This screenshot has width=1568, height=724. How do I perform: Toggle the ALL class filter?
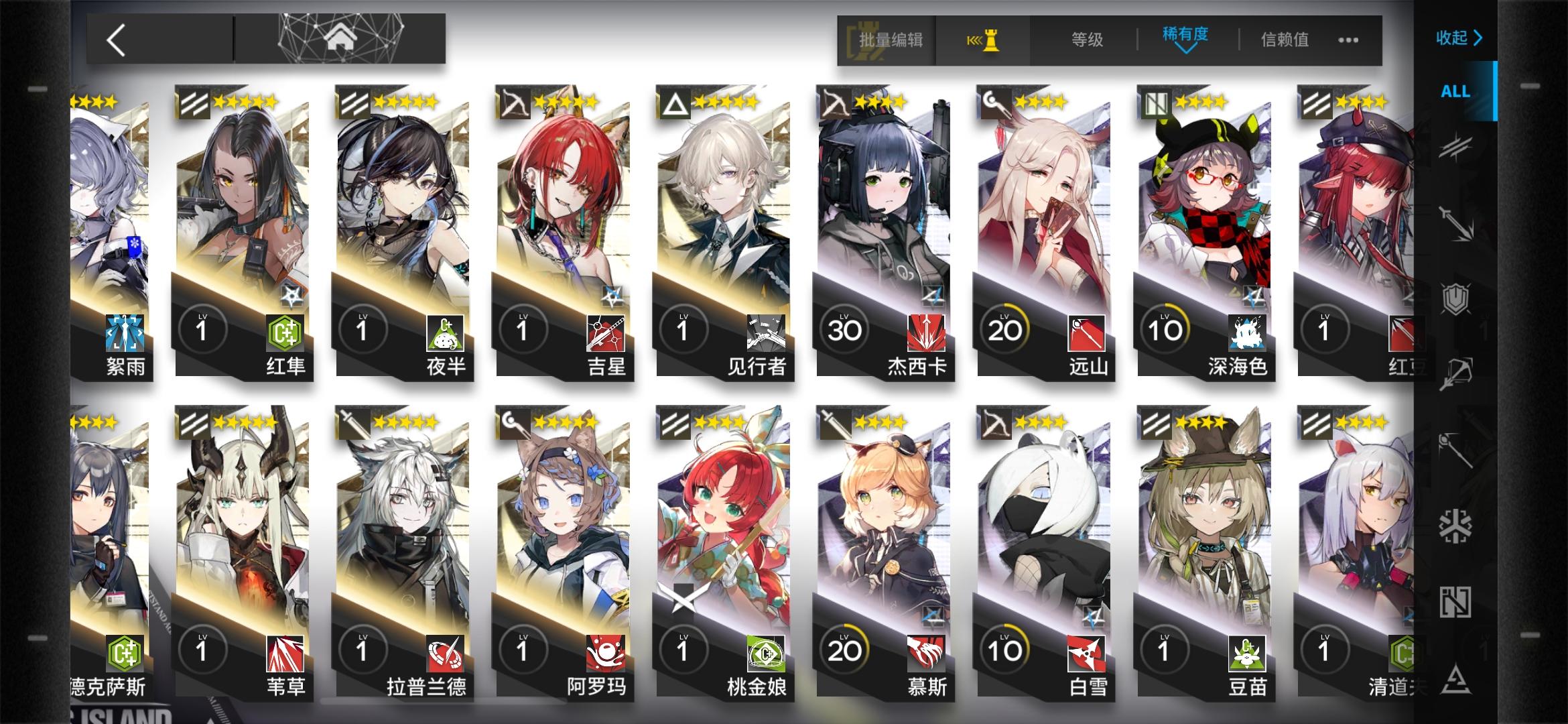(x=1455, y=91)
